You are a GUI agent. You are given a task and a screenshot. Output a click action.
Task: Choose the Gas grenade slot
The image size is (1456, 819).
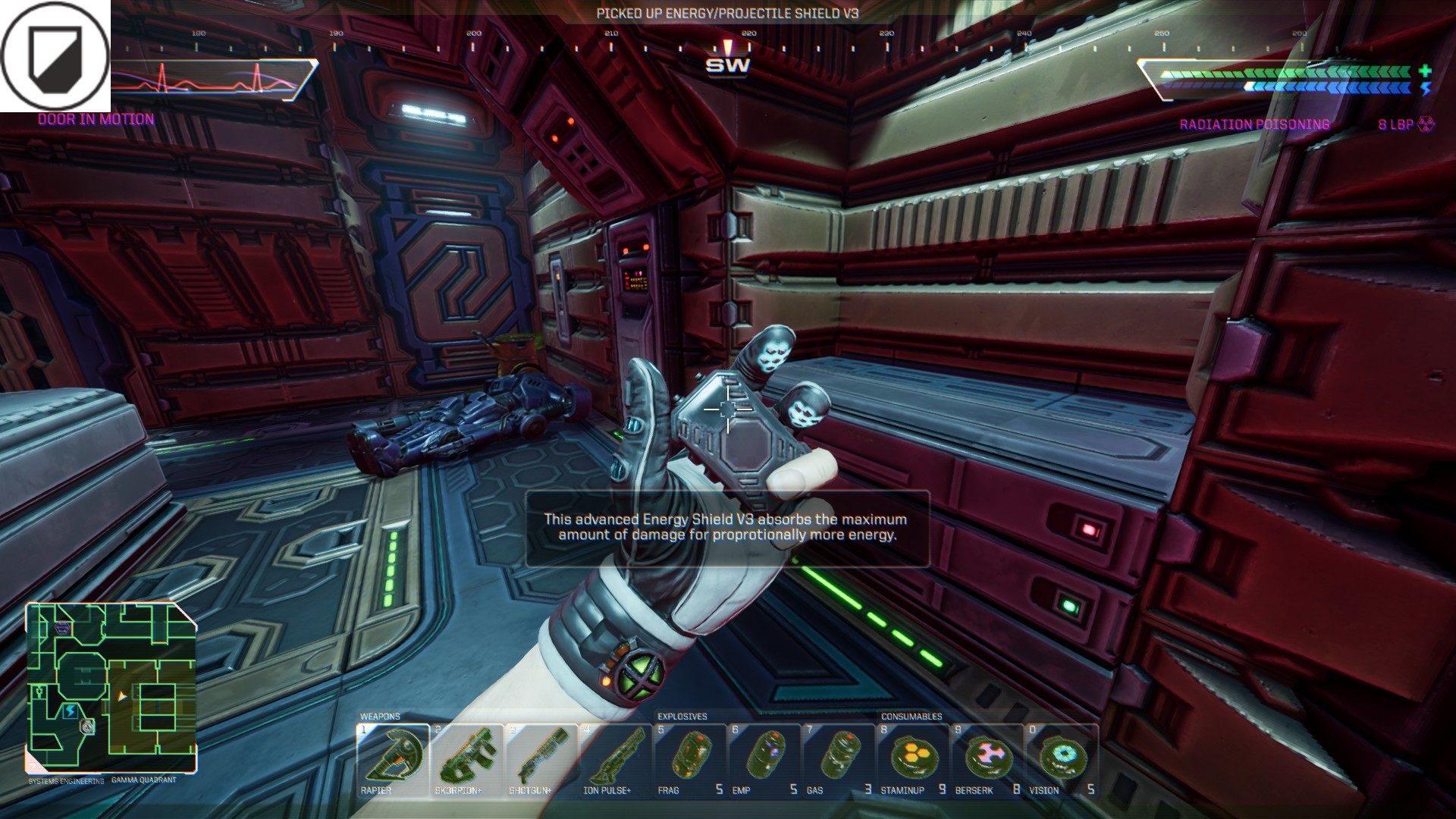point(839,761)
